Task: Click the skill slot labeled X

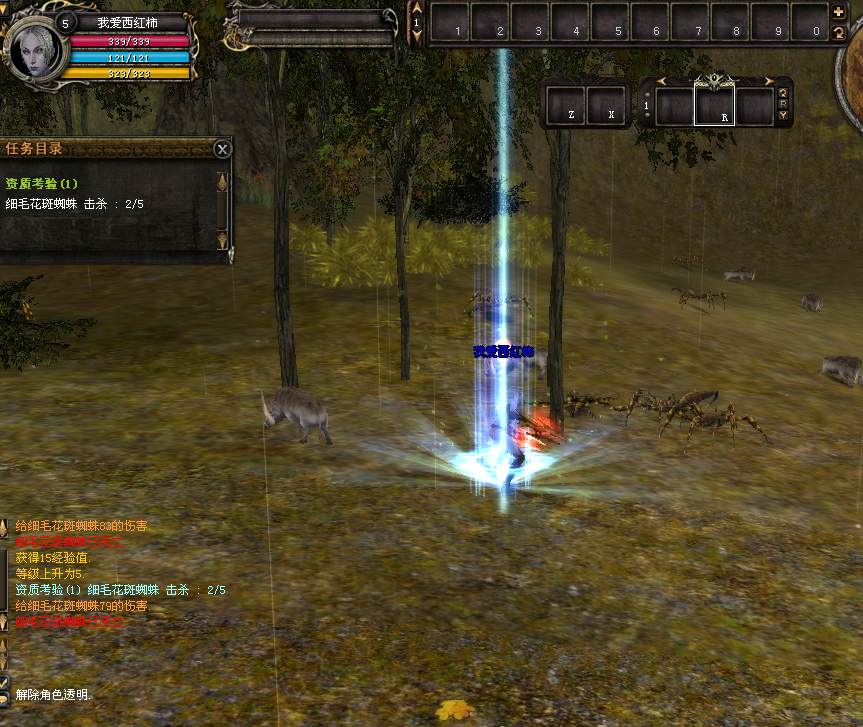Action: 606,105
